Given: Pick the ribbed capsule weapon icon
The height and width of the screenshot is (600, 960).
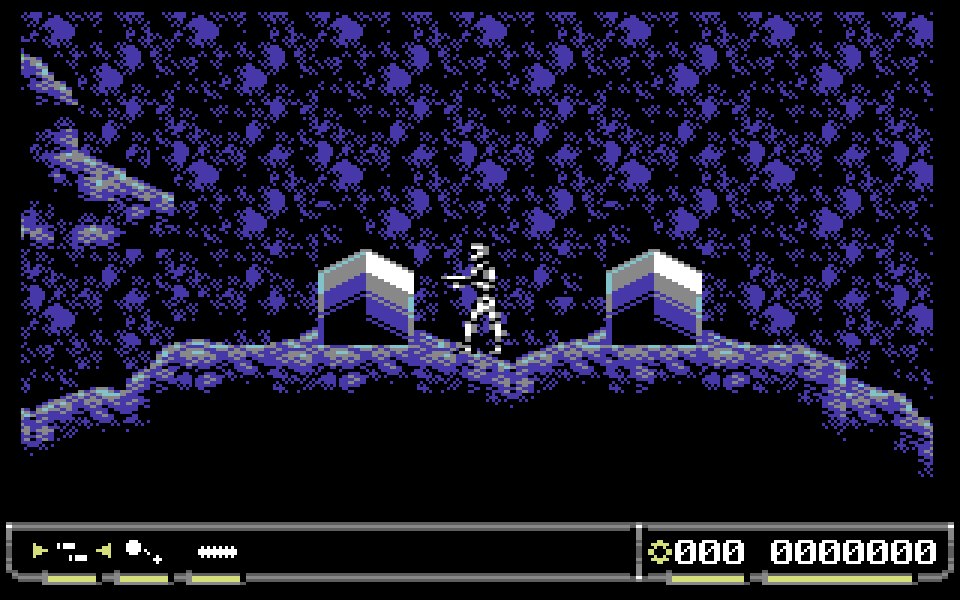Looking at the screenshot, I should 216,551.
